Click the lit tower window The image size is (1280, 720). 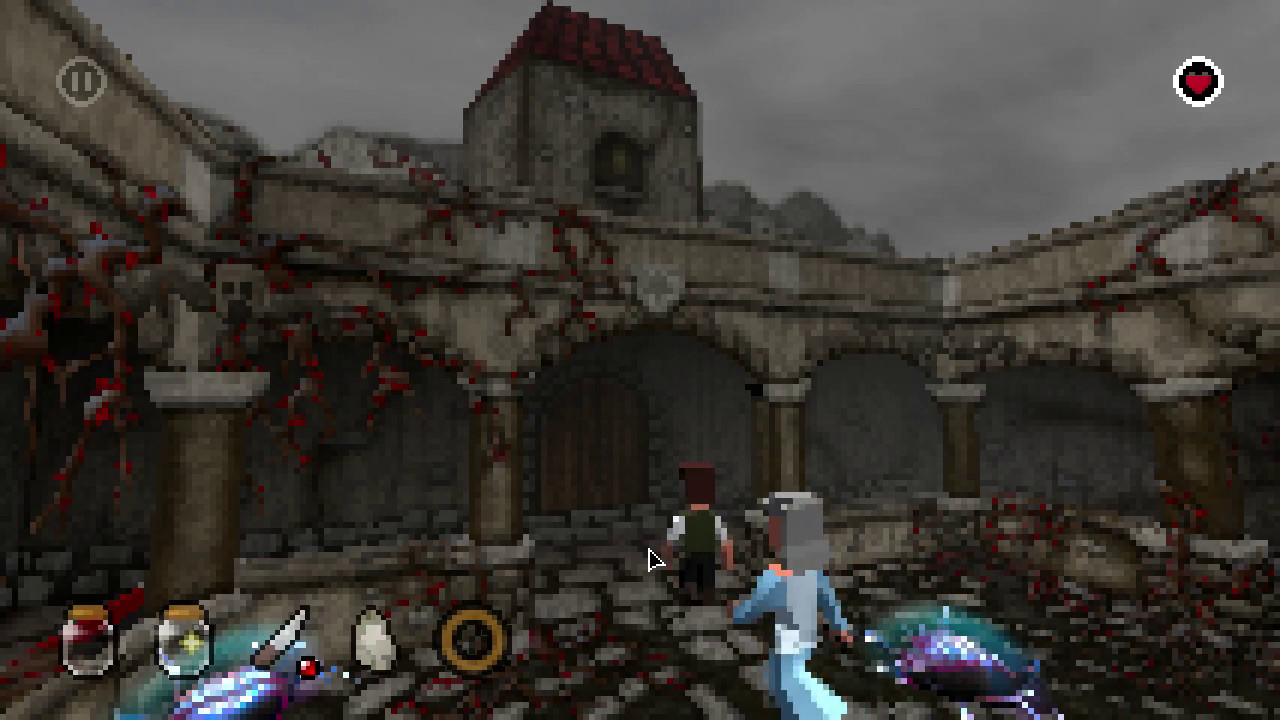618,160
